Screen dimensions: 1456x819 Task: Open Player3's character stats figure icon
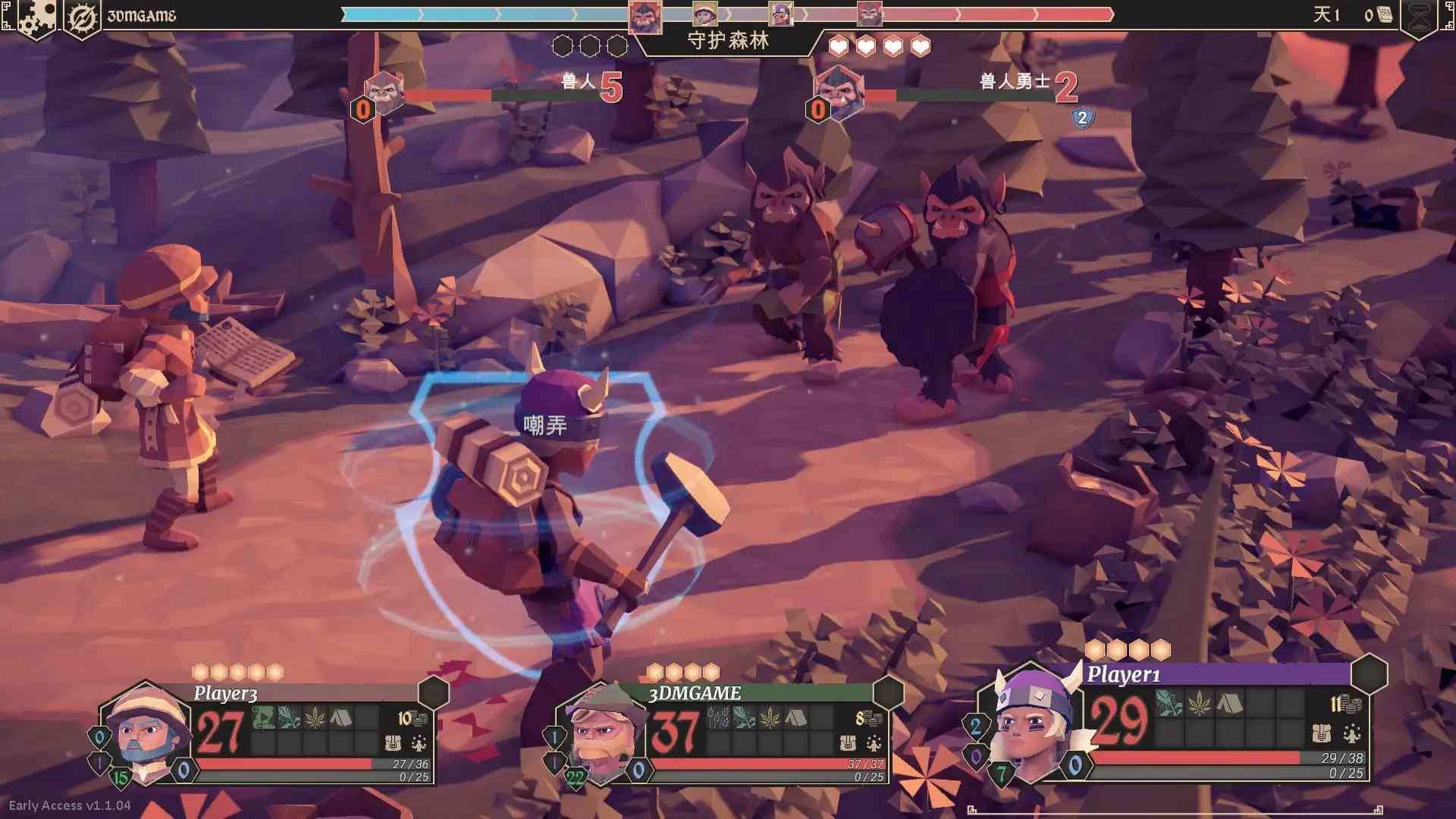(419, 743)
